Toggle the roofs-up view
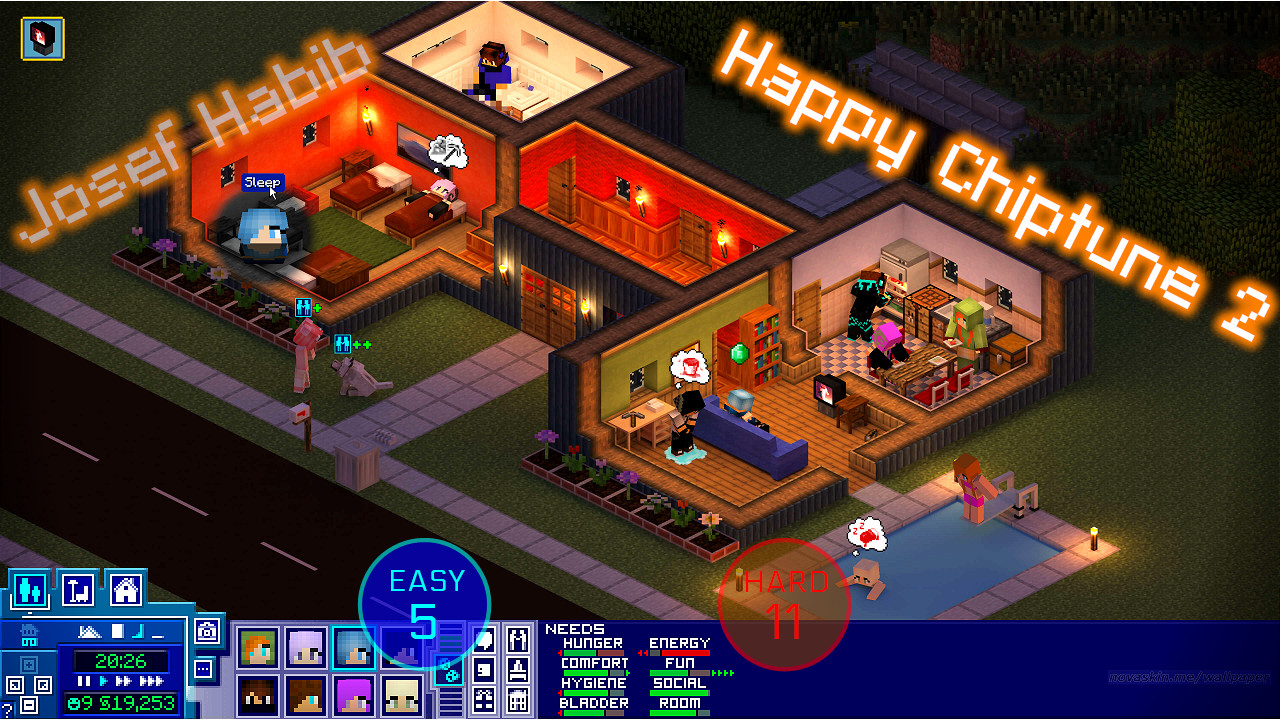The width and height of the screenshot is (1280, 720). (90, 631)
